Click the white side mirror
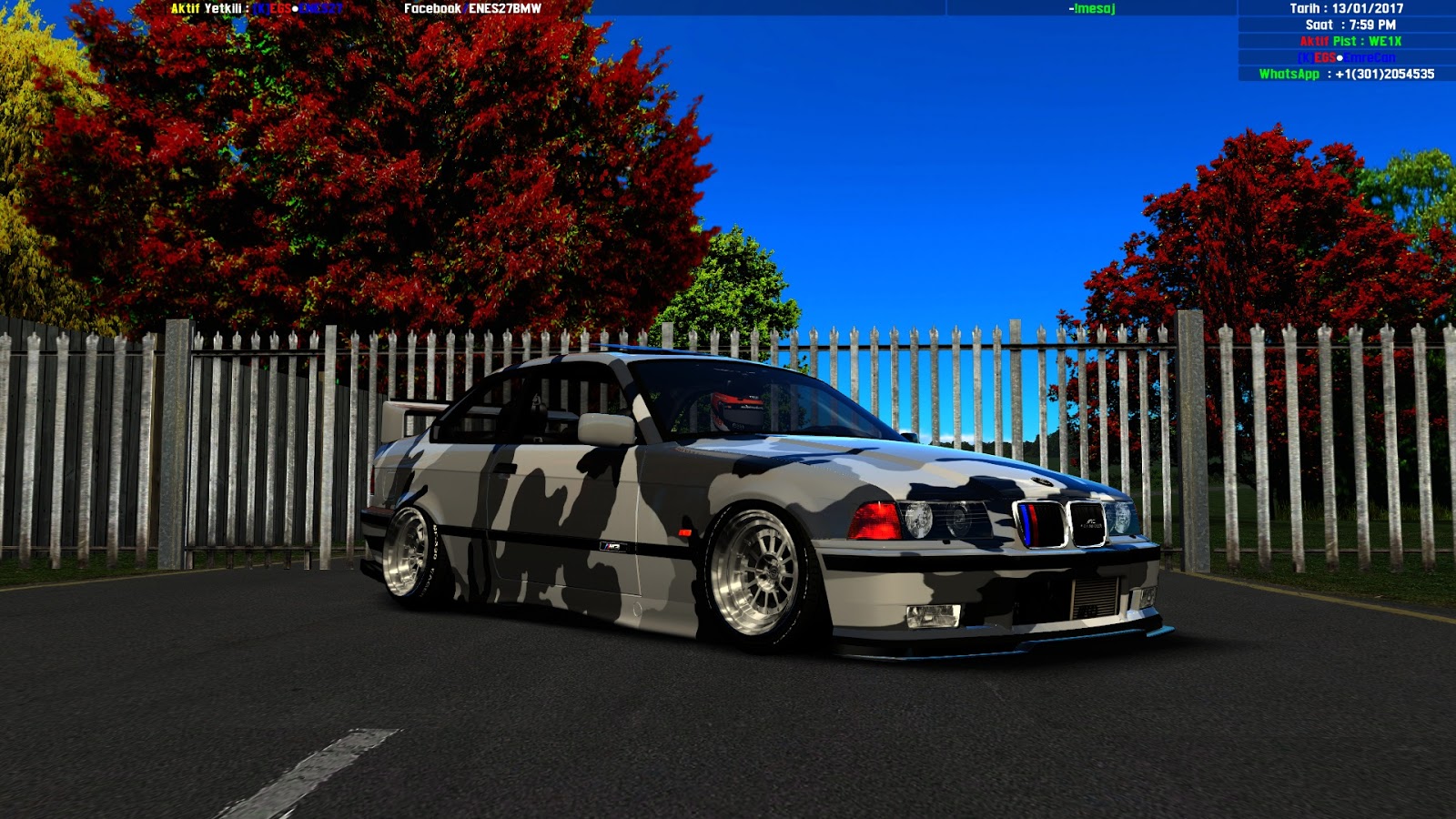The height and width of the screenshot is (819, 1456). pyautogui.click(x=608, y=429)
